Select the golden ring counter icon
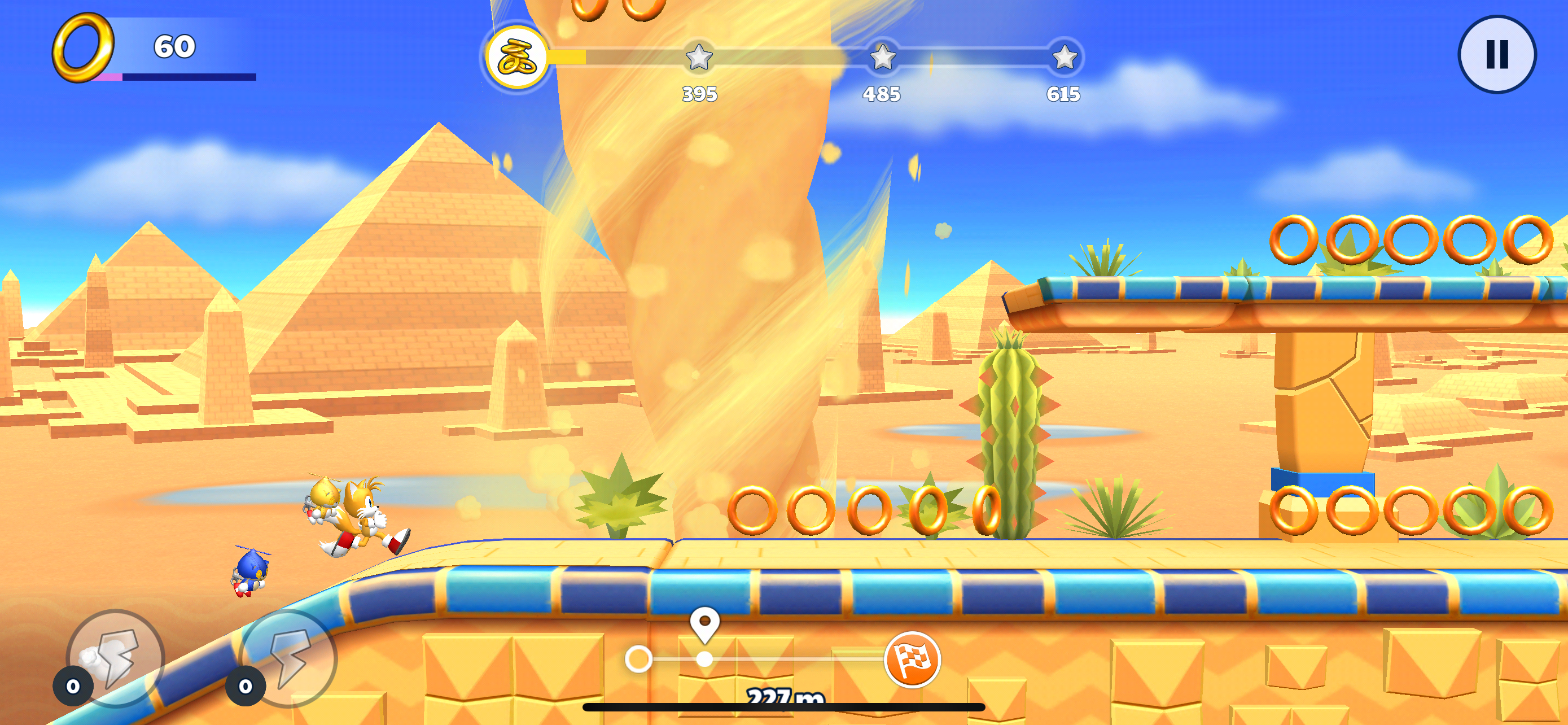The height and width of the screenshot is (725, 1568). tap(85, 47)
